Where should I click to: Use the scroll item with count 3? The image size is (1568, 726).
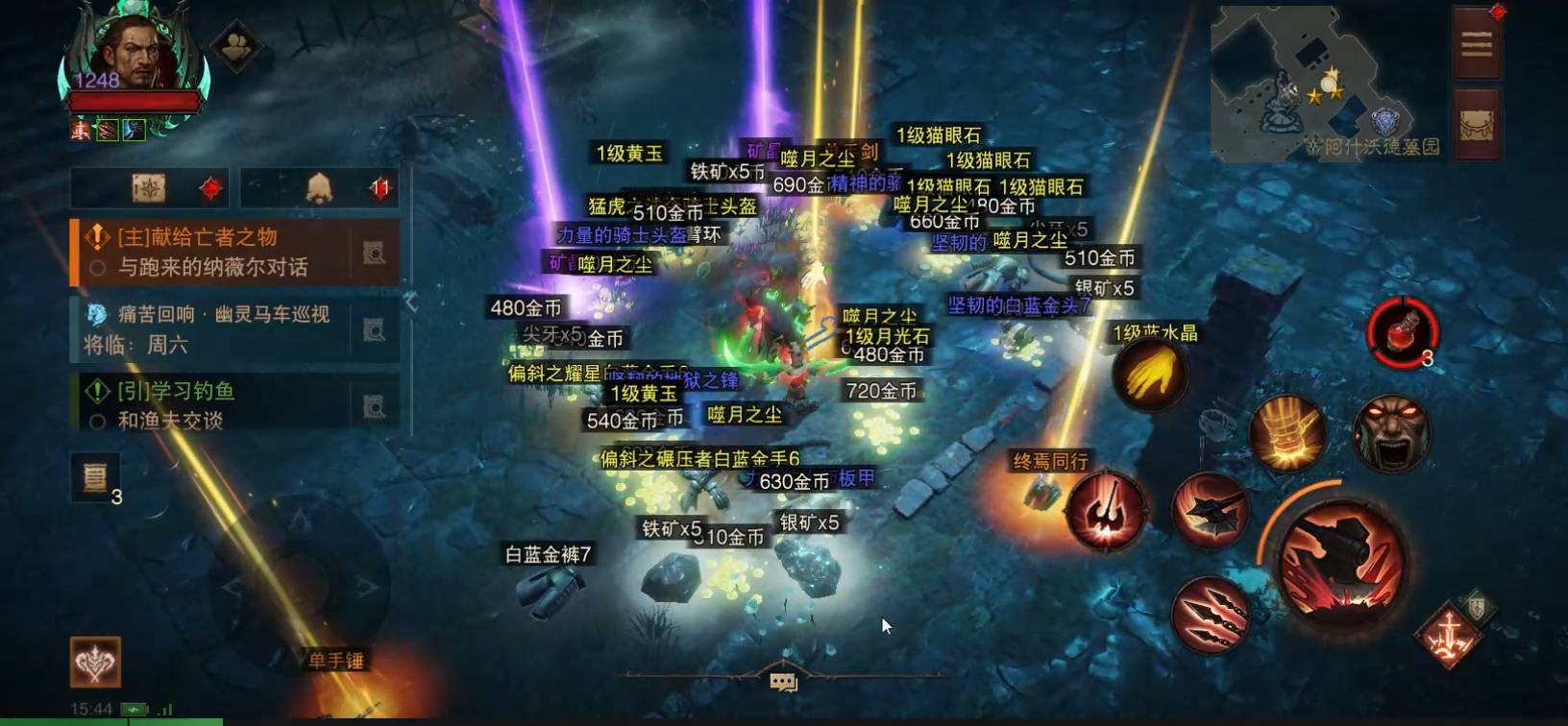pyautogui.click(x=95, y=477)
